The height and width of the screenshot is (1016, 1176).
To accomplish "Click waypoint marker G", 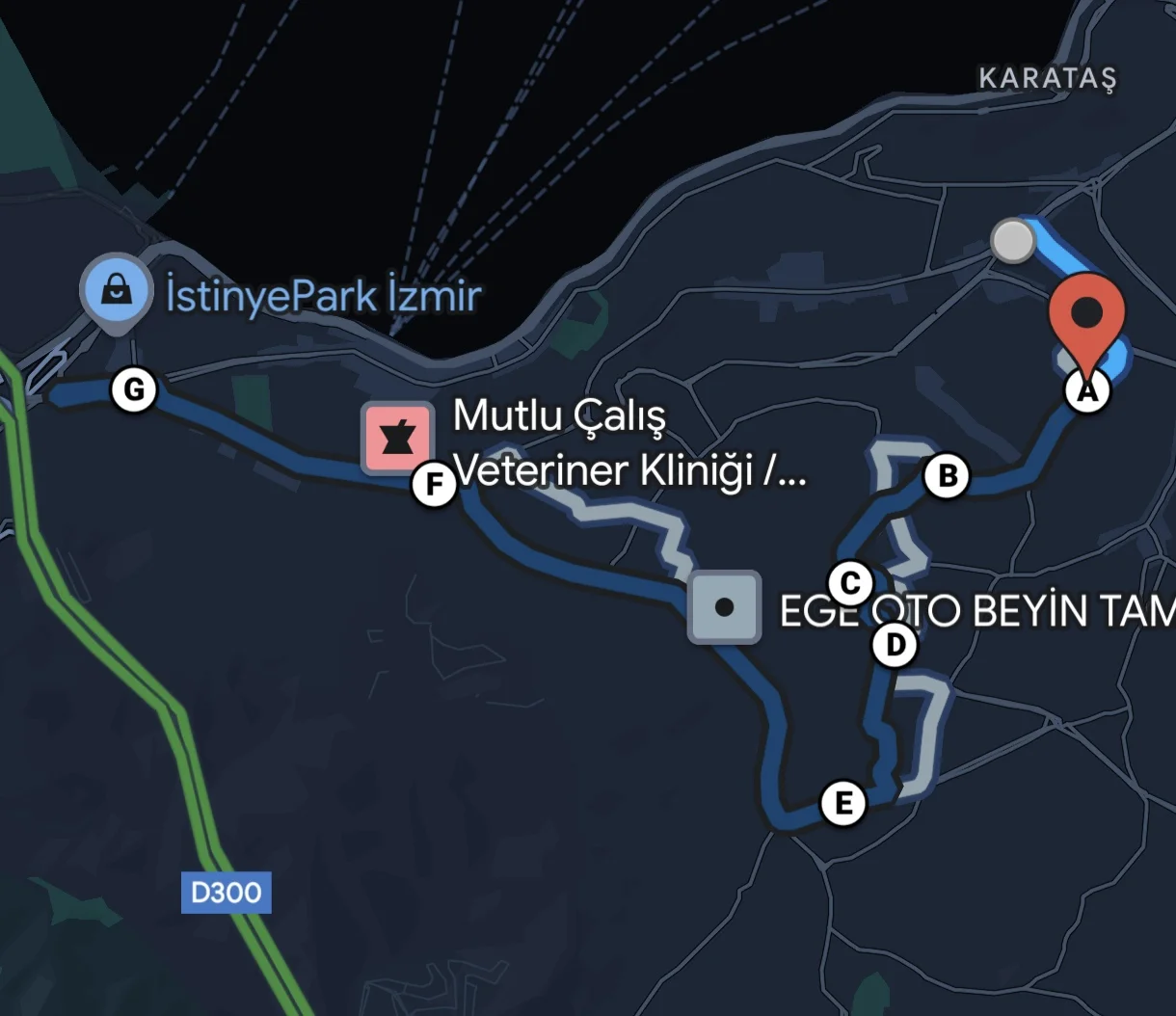I will pos(134,390).
